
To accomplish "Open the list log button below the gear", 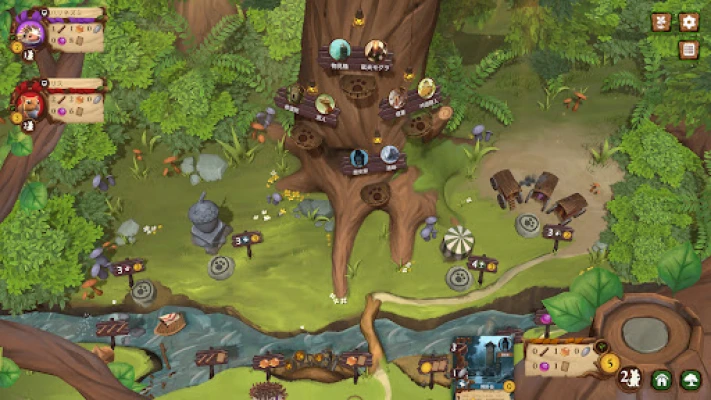I will [x=689, y=50].
